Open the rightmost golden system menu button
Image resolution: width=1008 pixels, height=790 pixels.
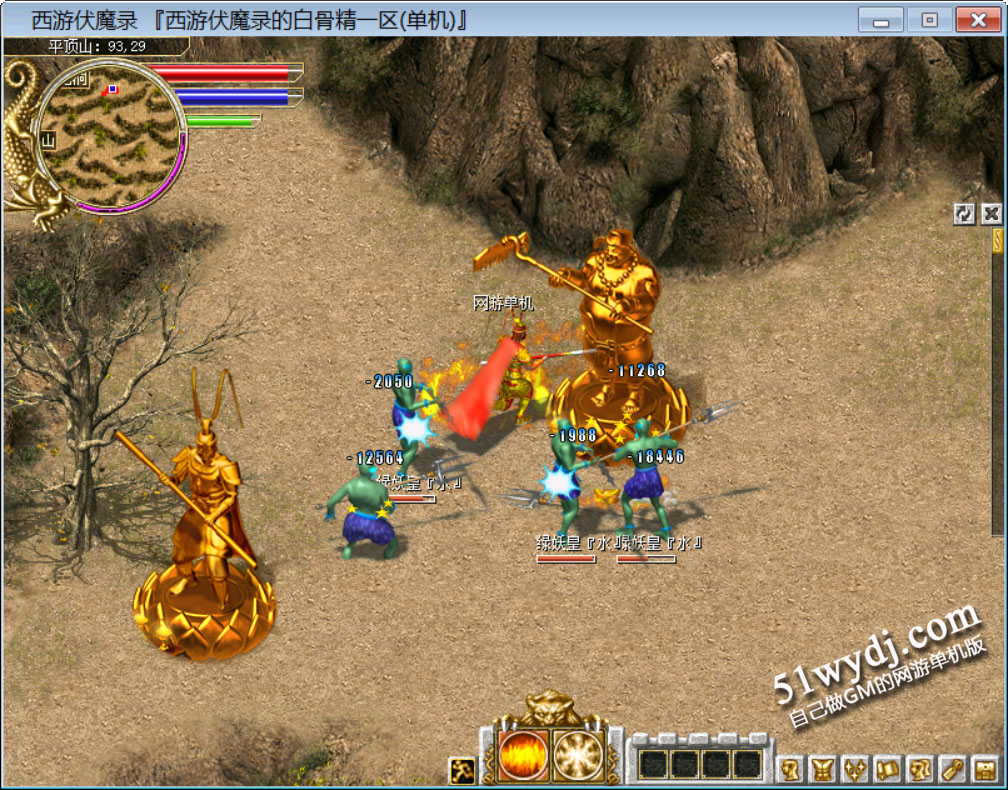point(984,770)
